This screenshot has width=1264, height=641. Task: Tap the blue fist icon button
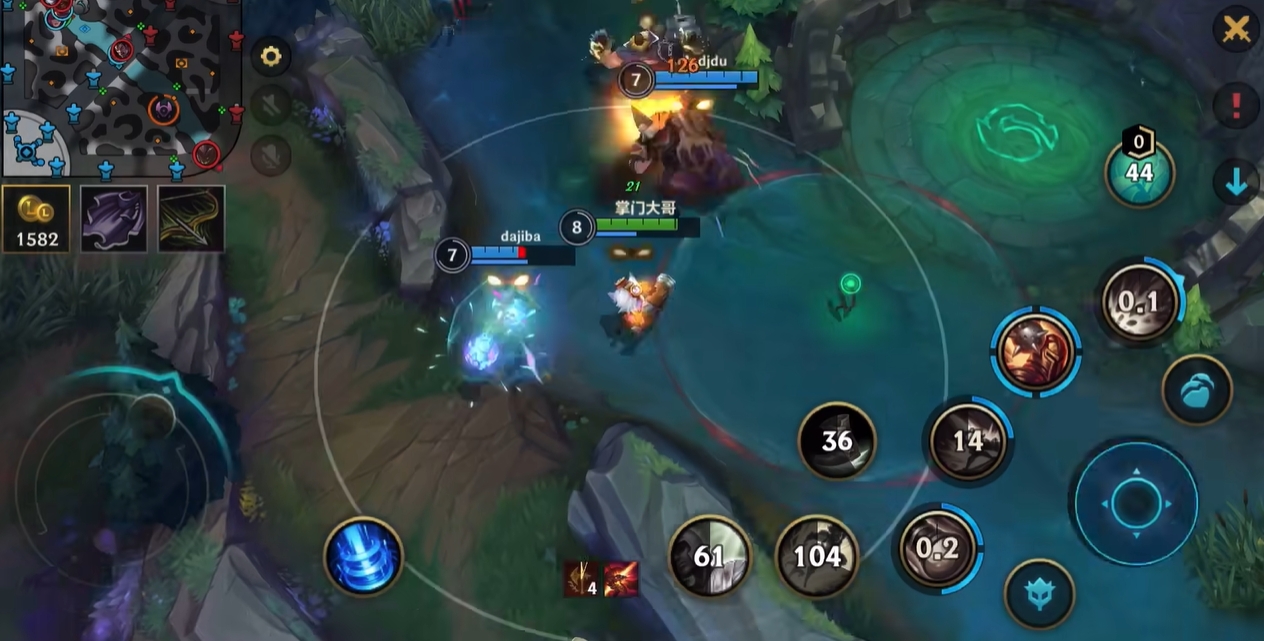tap(1196, 390)
